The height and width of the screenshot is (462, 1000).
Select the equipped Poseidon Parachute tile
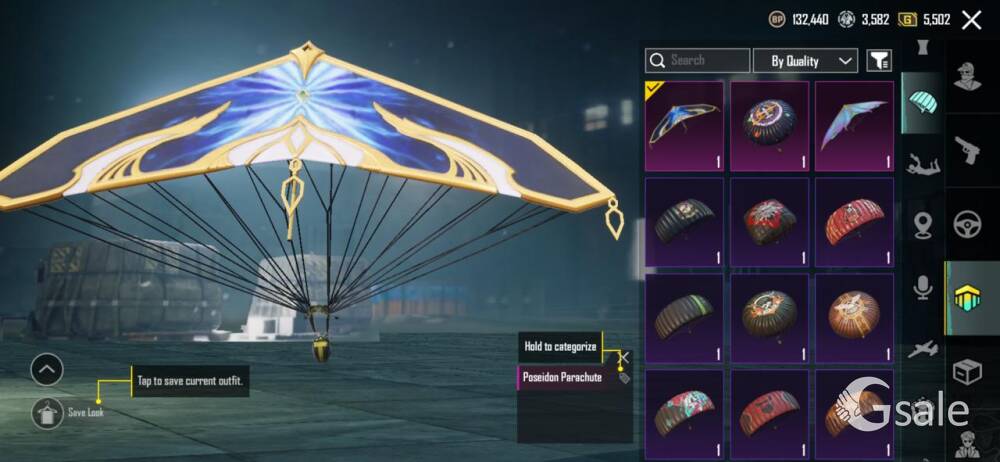[684, 126]
